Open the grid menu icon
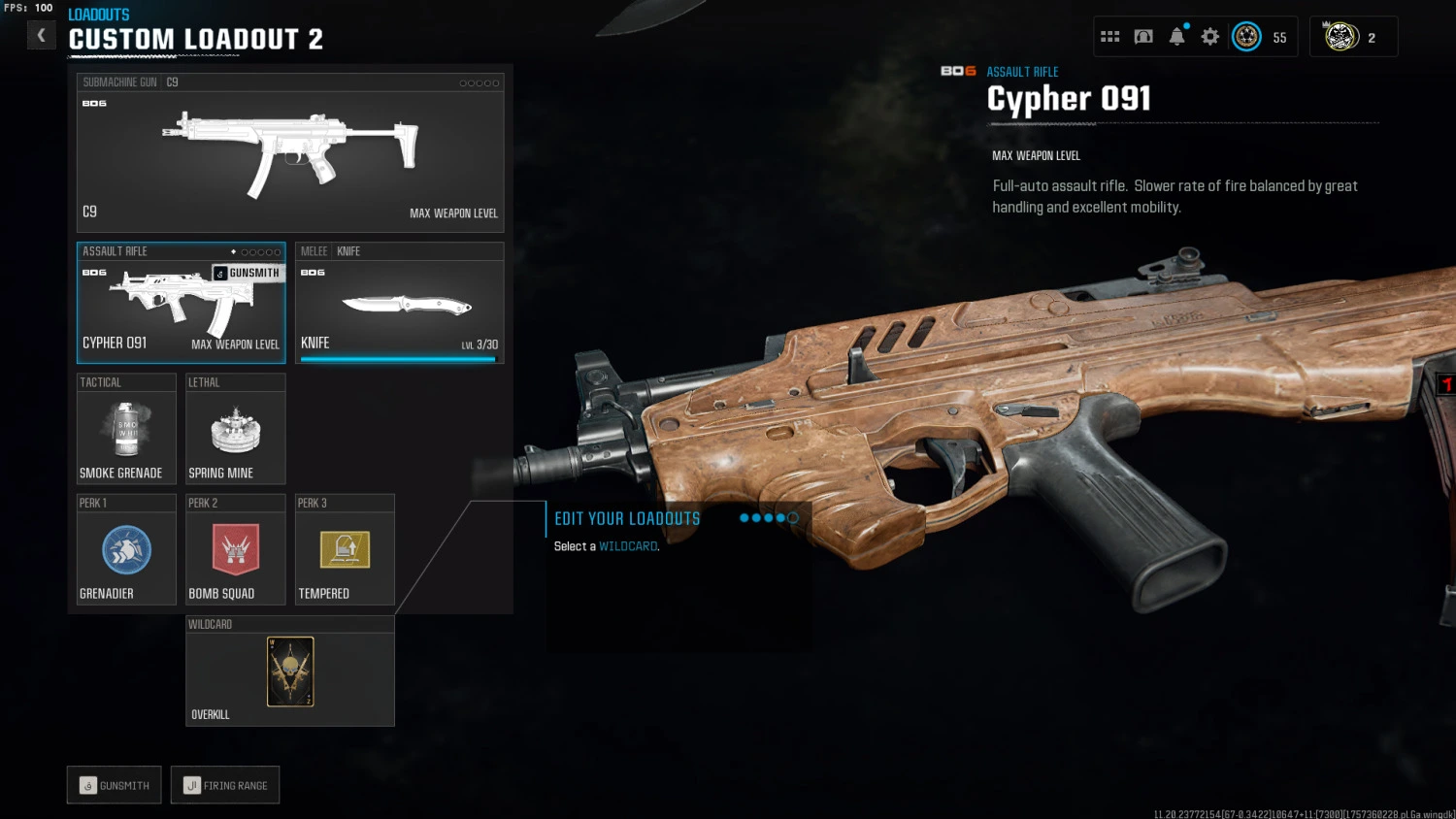This screenshot has width=1456, height=819. [x=1110, y=37]
